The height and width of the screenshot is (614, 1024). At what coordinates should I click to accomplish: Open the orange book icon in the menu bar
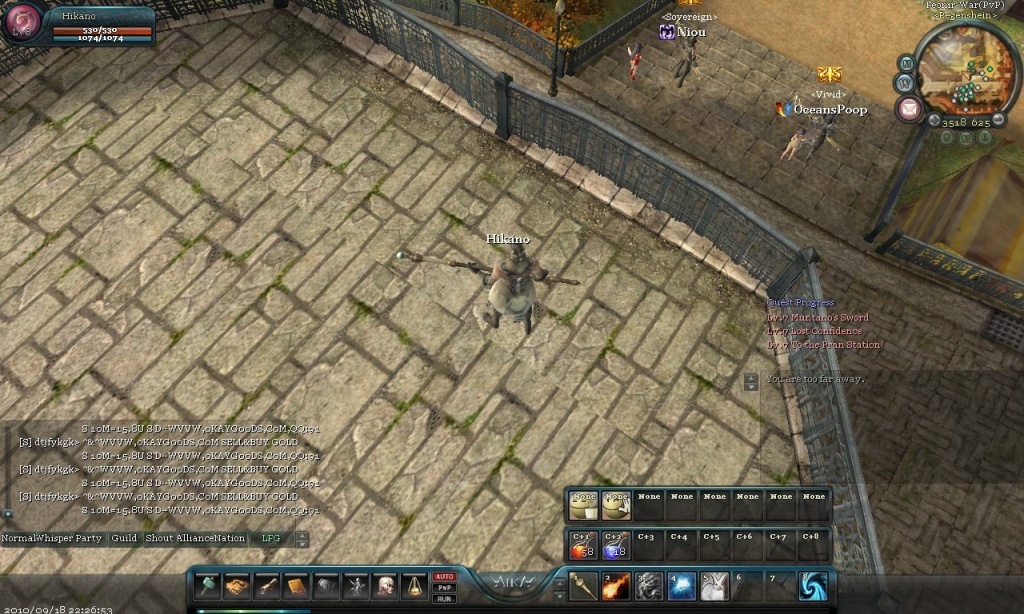[x=297, y=586]
